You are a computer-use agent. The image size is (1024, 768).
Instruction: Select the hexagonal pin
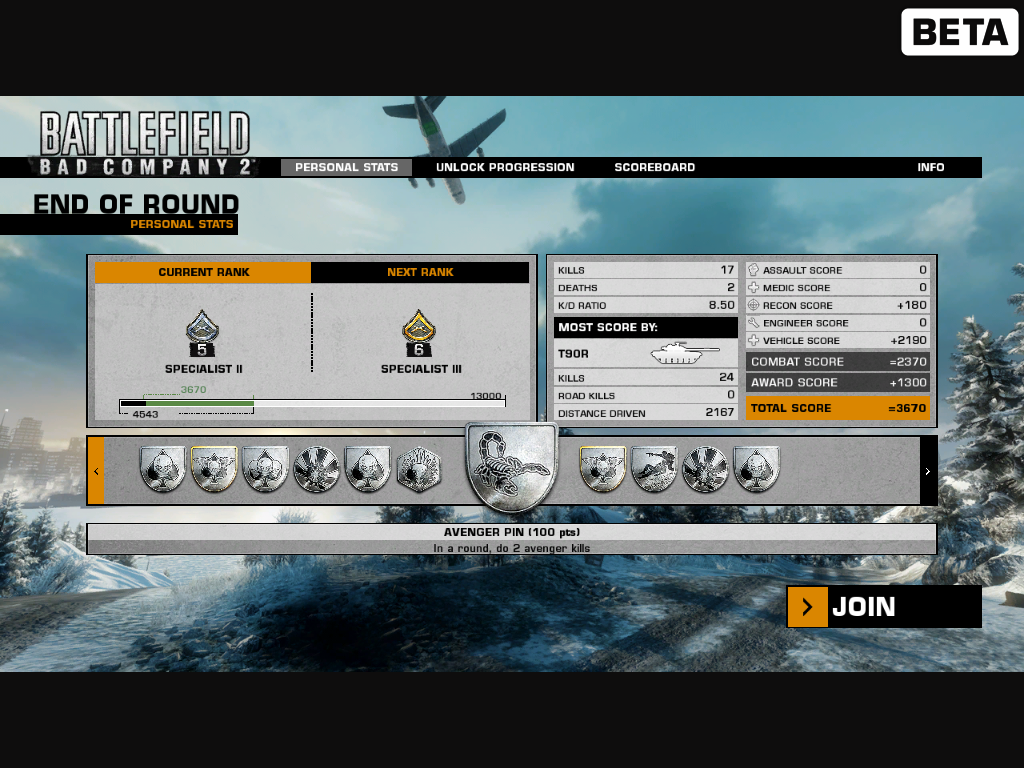point(418,470)
